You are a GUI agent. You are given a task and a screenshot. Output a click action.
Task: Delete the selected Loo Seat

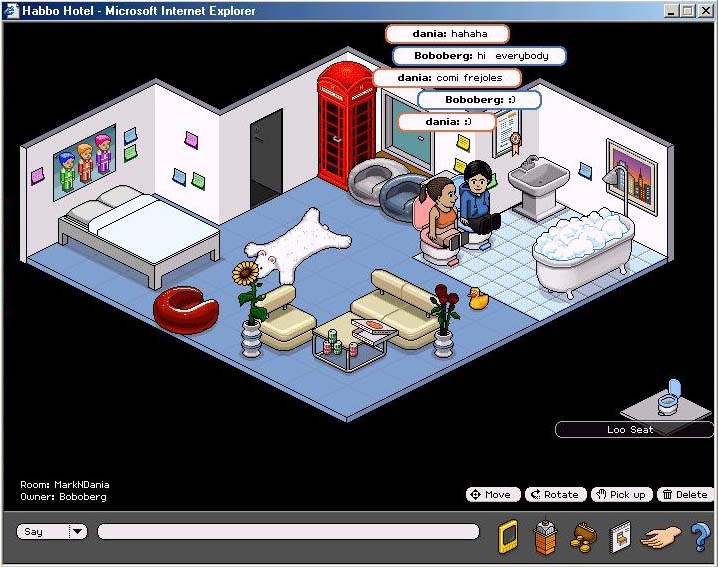click(684, 494)
